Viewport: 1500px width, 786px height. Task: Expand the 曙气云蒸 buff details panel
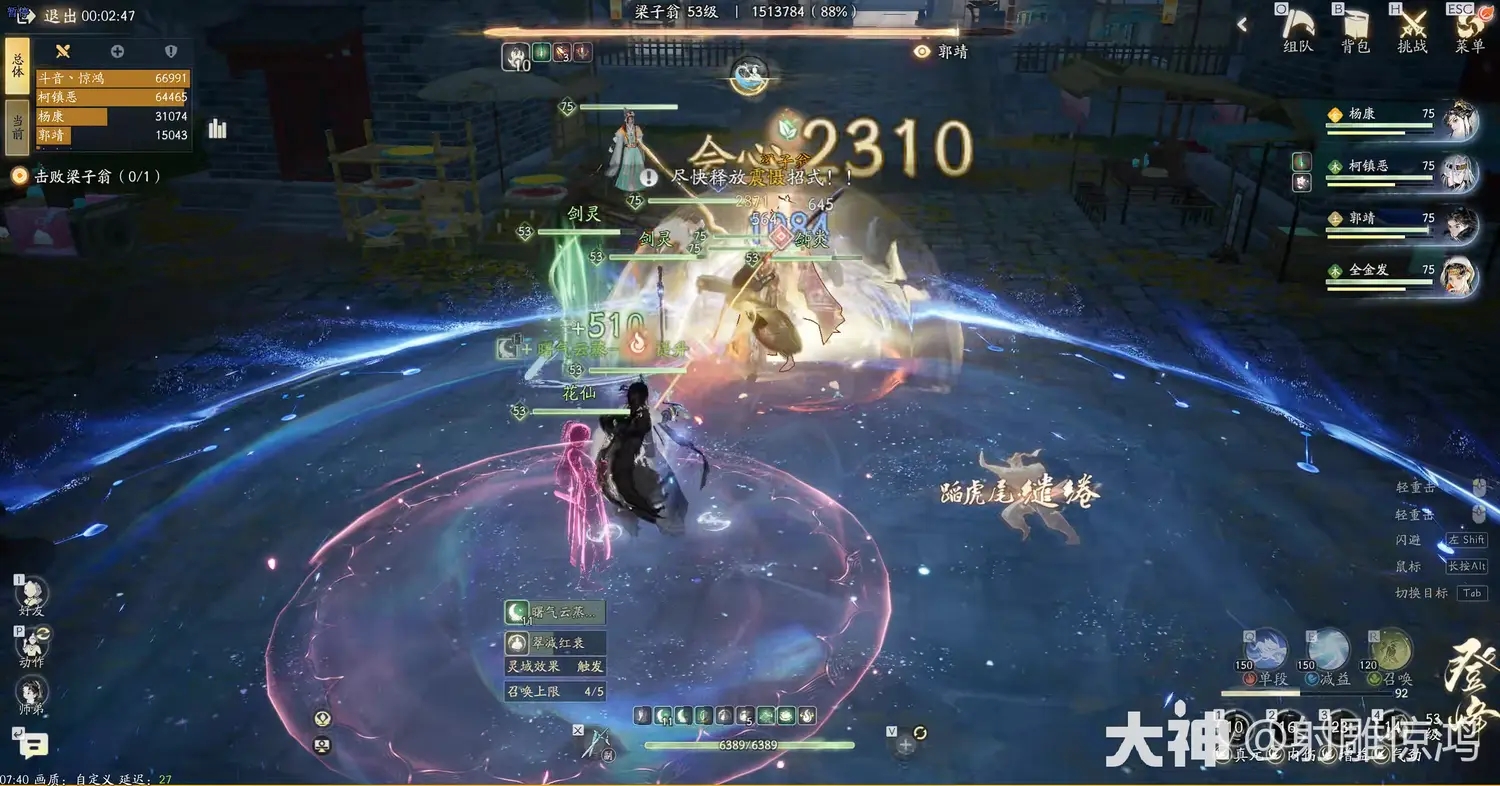tap(555, 611)
